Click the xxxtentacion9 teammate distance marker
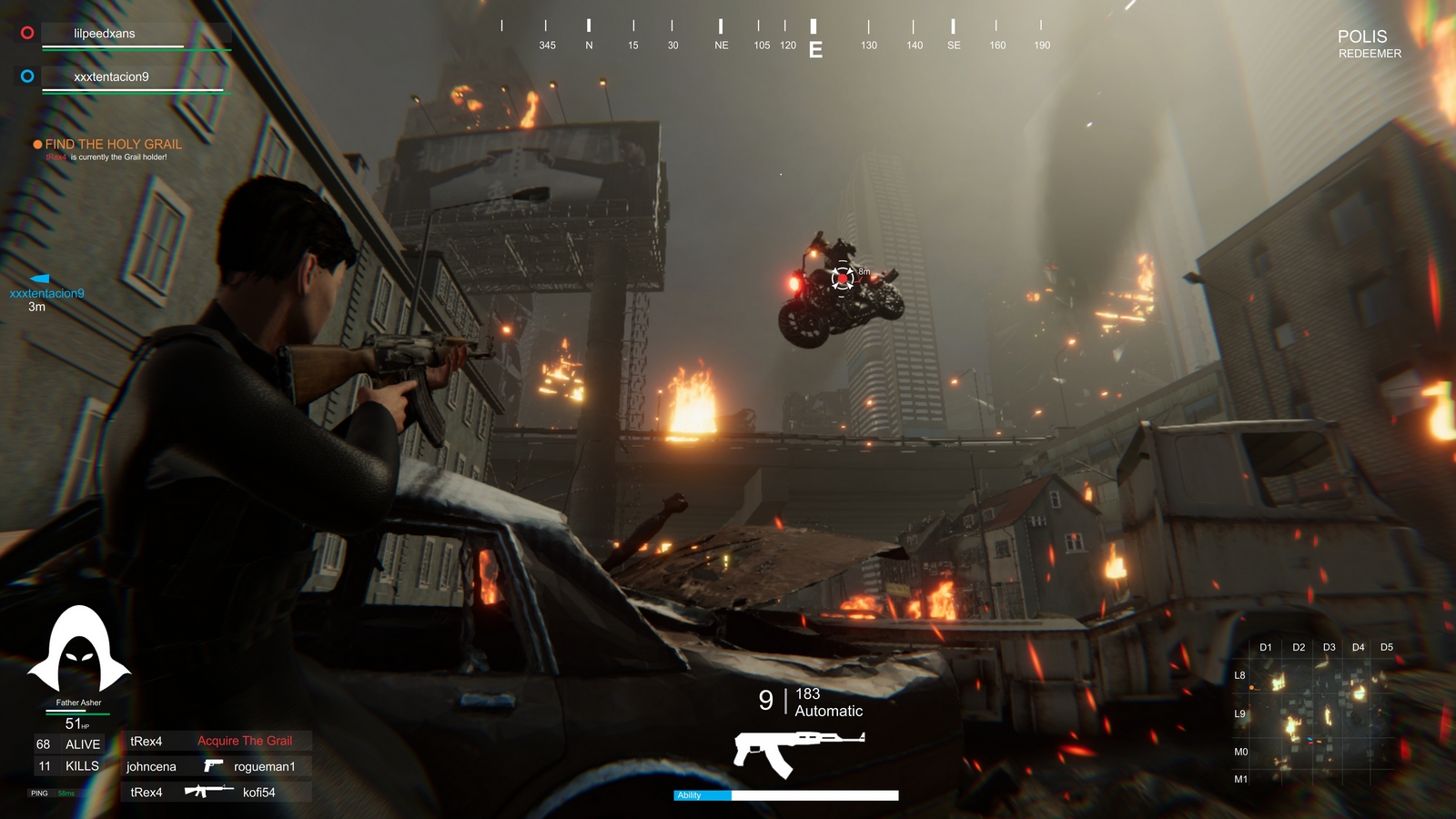 click(x=45, y=293)
